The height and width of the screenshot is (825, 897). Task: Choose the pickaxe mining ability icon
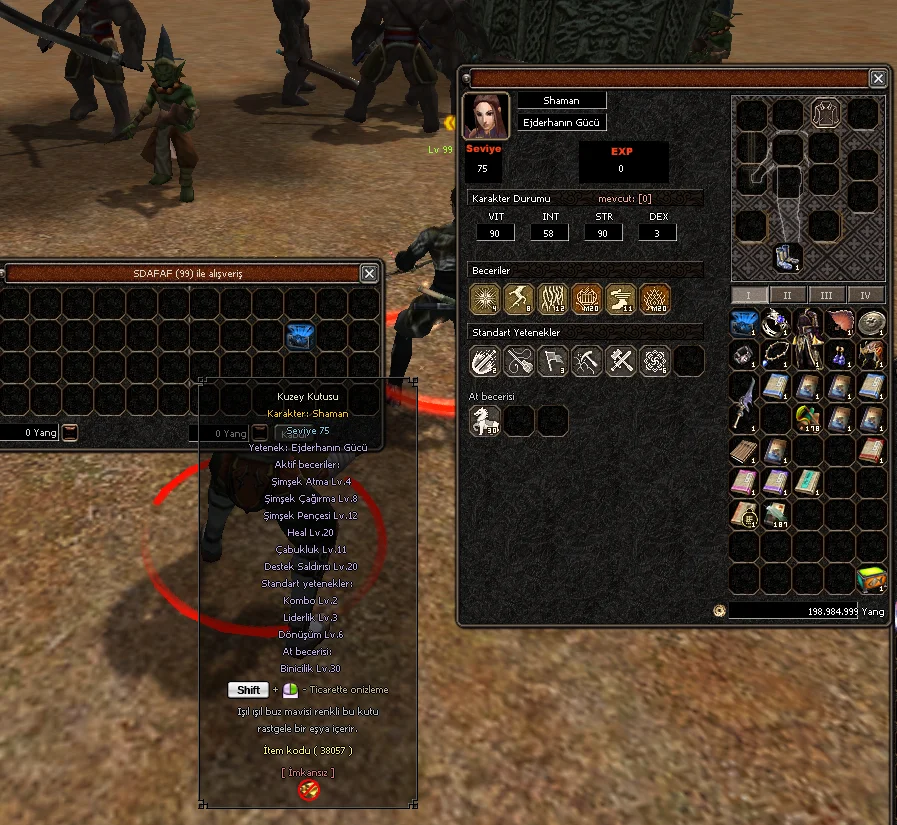click(x=587, y=360)
